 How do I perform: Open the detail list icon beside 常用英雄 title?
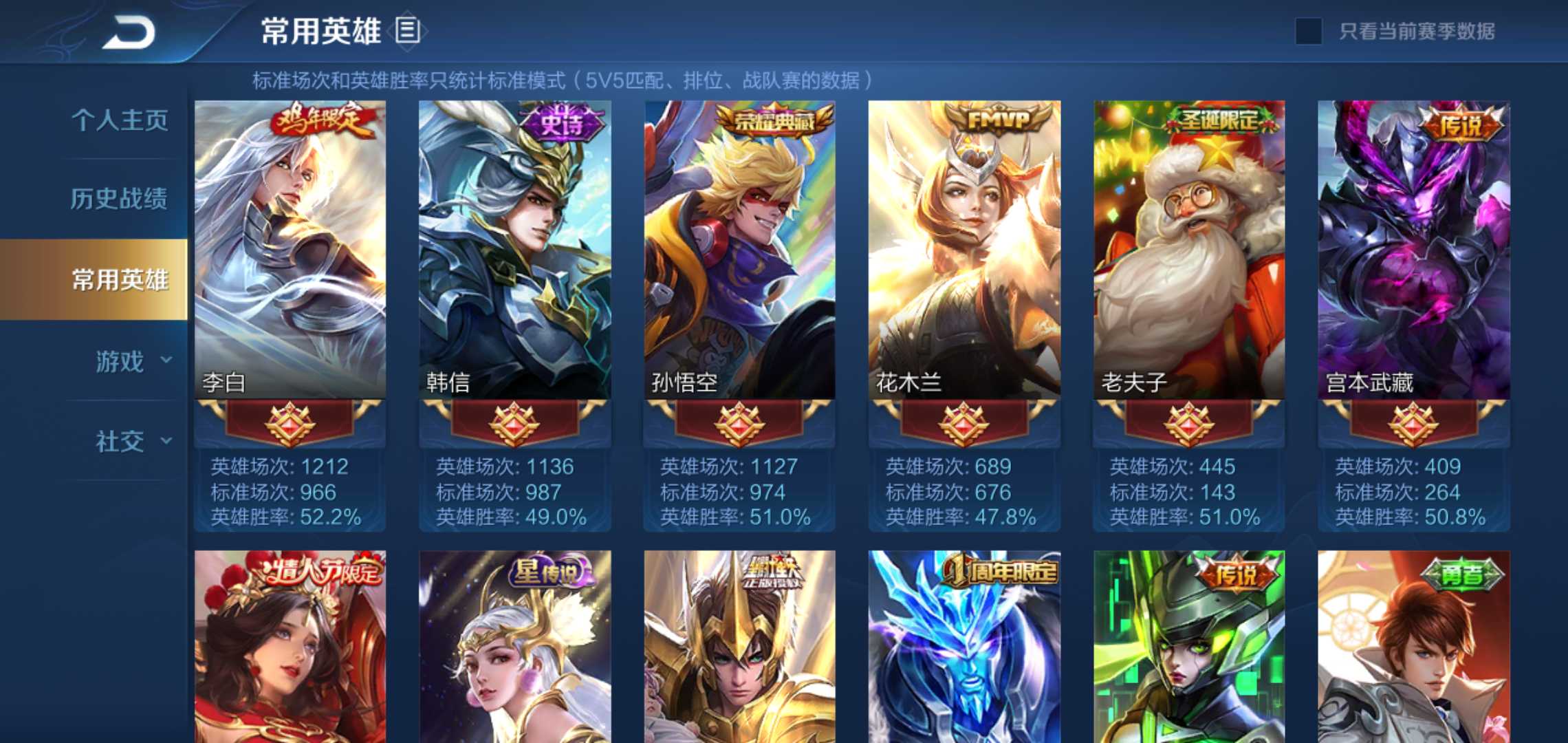(x=408, y=29)
